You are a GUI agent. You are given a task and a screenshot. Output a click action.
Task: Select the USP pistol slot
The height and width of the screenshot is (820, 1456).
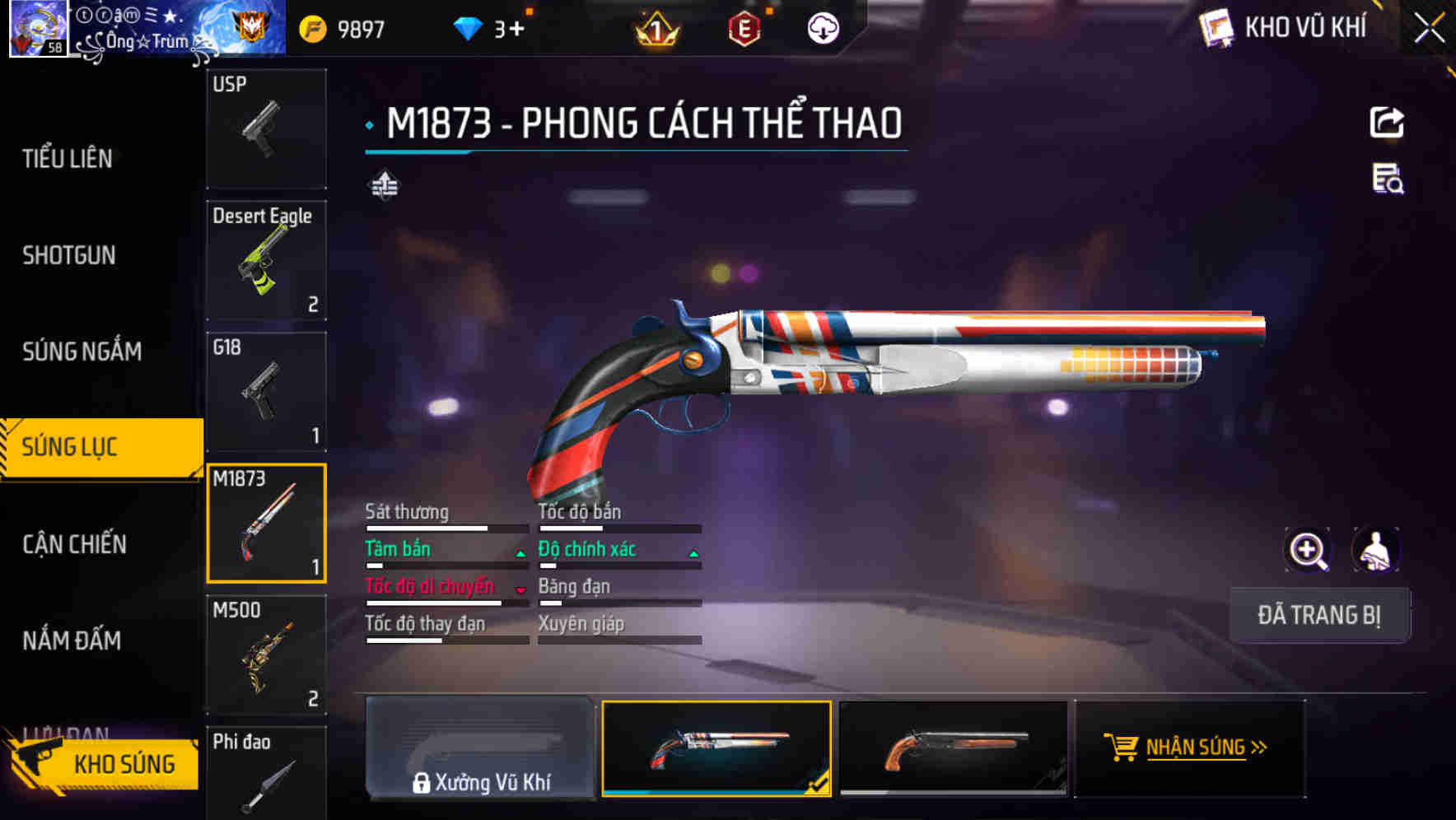[266, 128]
